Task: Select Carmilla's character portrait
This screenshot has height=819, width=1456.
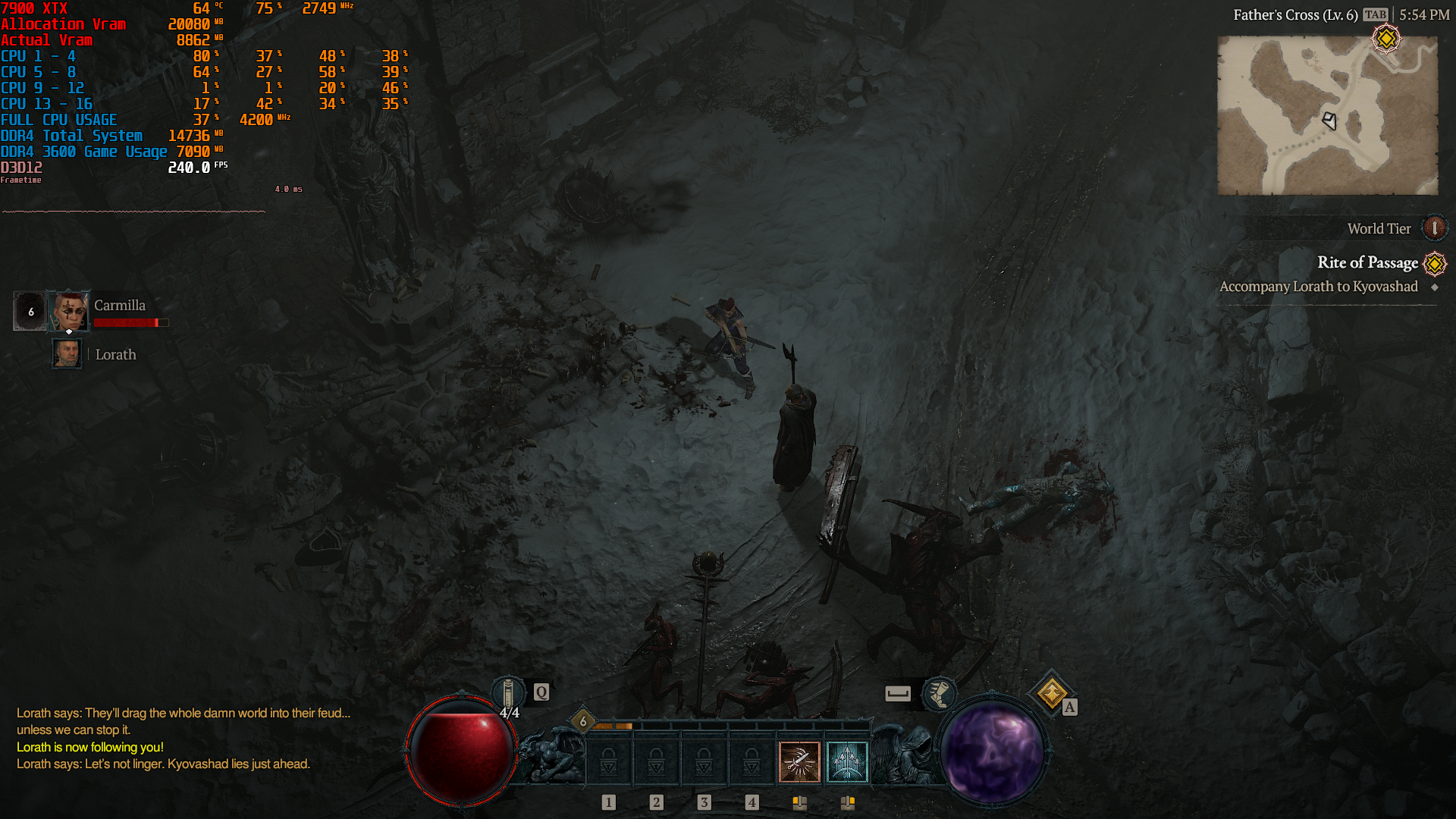Action: pyautogui.click(x=69, y=311)
